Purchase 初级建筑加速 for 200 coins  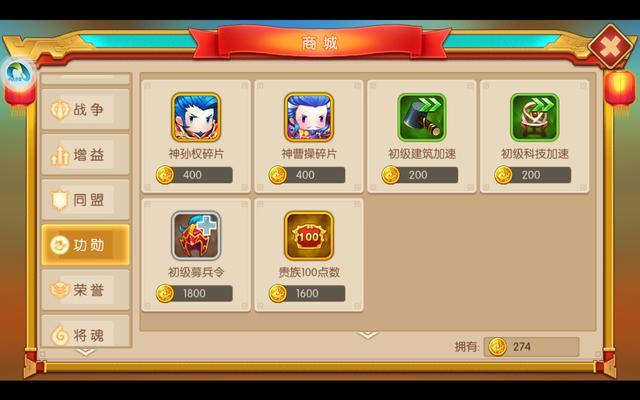[421, 175]
